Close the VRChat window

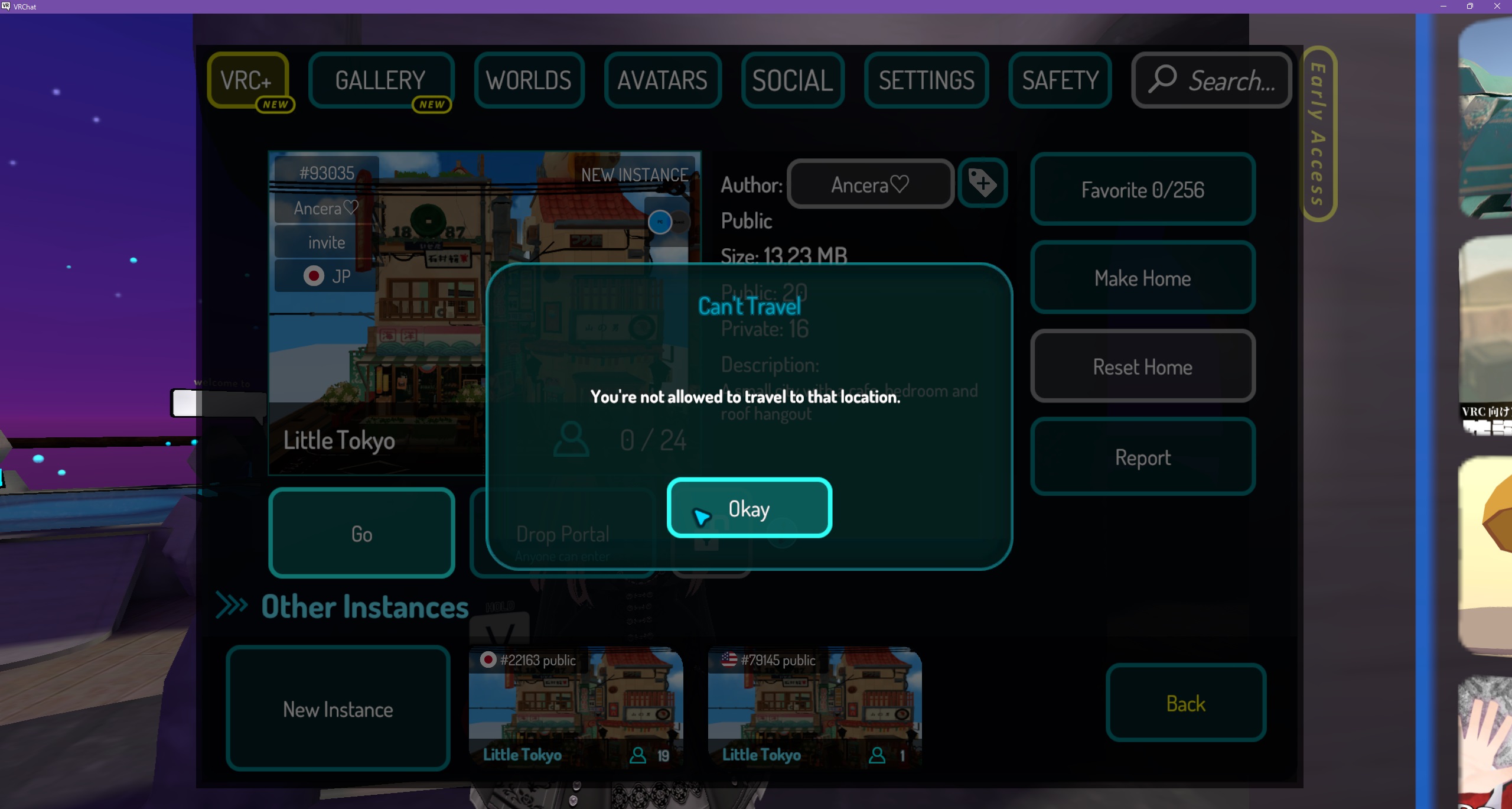[1497, 7]
